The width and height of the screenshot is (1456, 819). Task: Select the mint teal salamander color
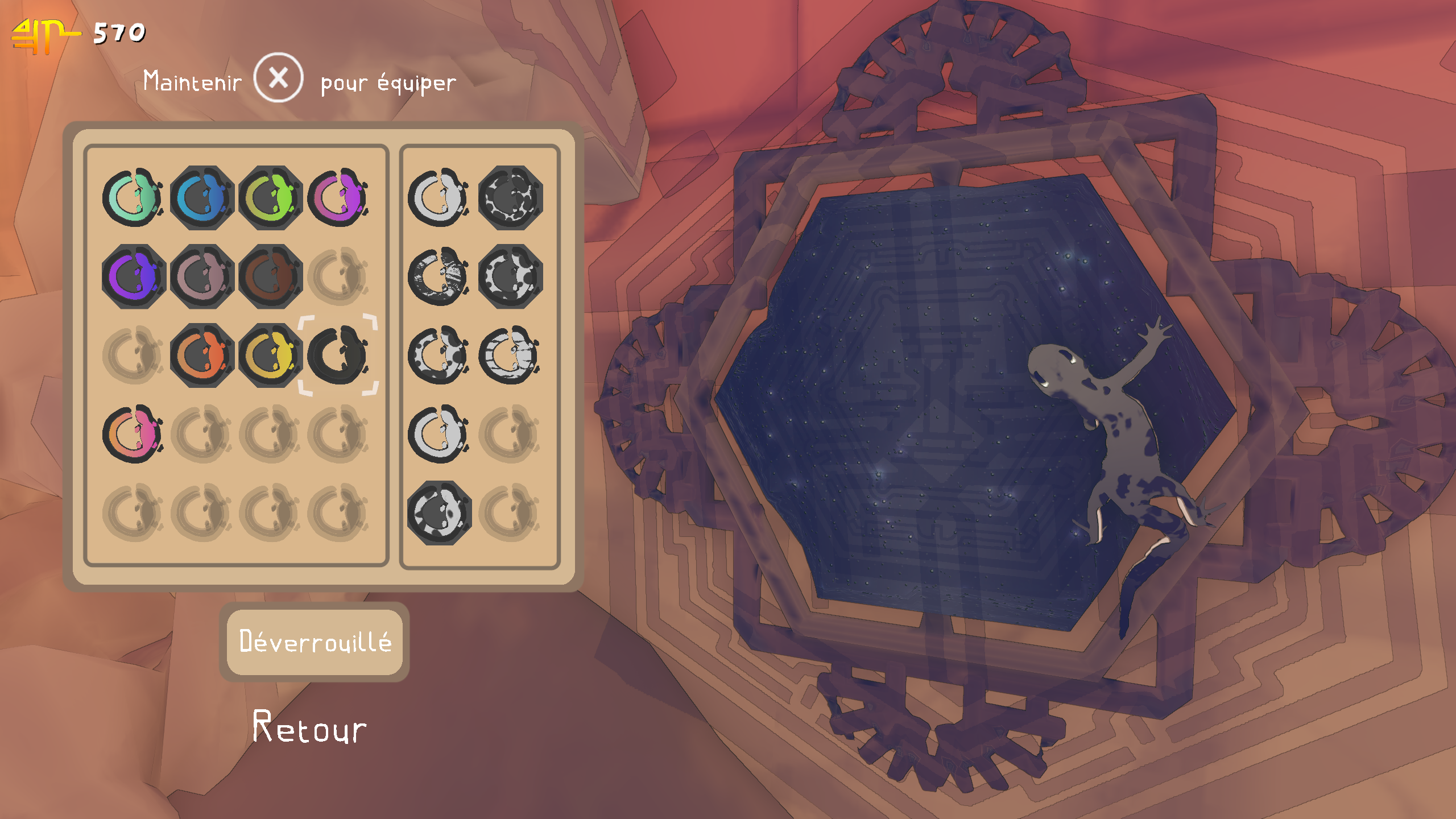[133, 198]
